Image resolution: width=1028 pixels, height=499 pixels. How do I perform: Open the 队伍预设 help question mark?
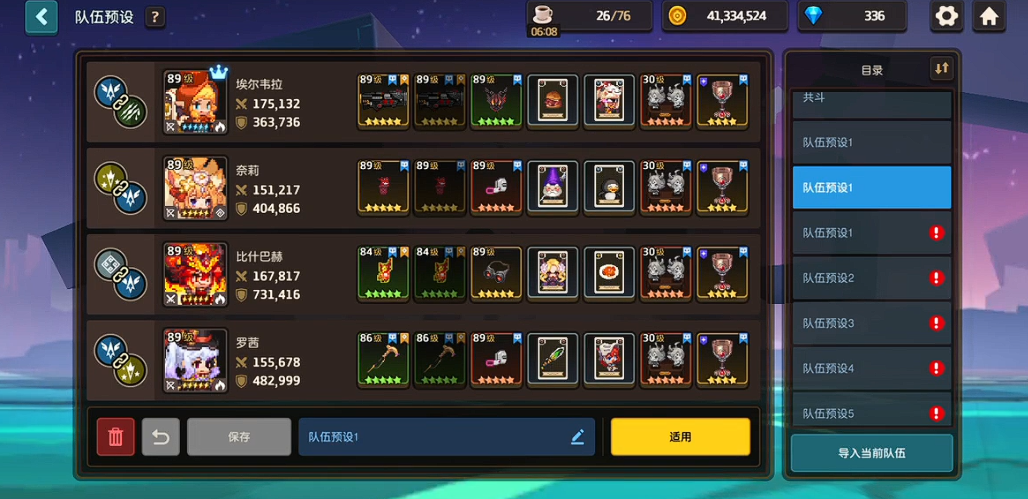[x=155, y=17]
